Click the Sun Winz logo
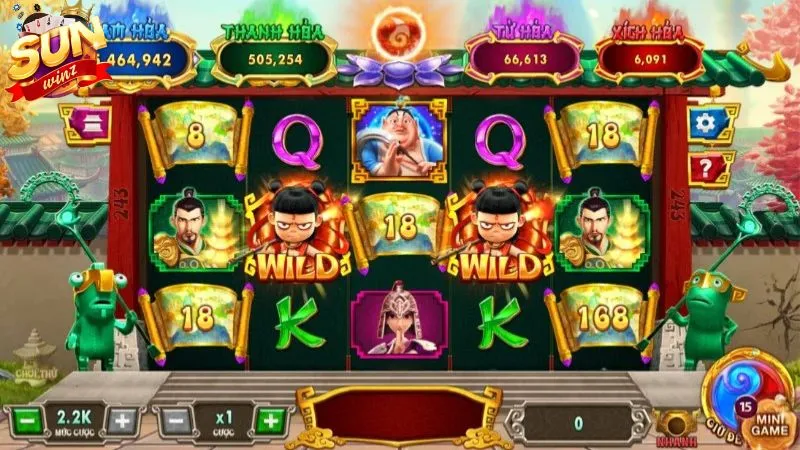The height and width of the screenshot is (450, 800). pyautogui.click(x=55, y=45)
